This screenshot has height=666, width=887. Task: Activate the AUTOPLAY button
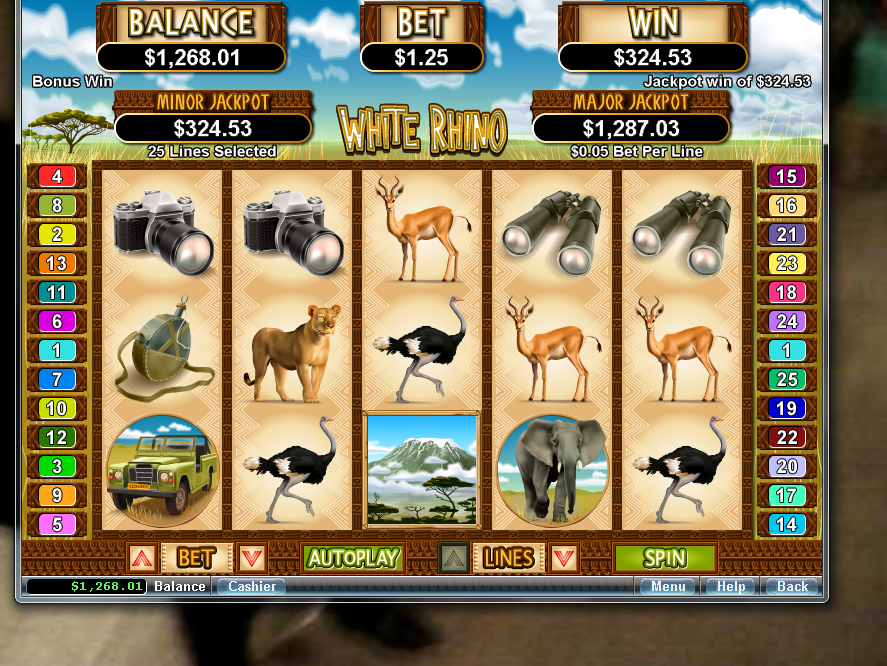[x=352, y=558]
